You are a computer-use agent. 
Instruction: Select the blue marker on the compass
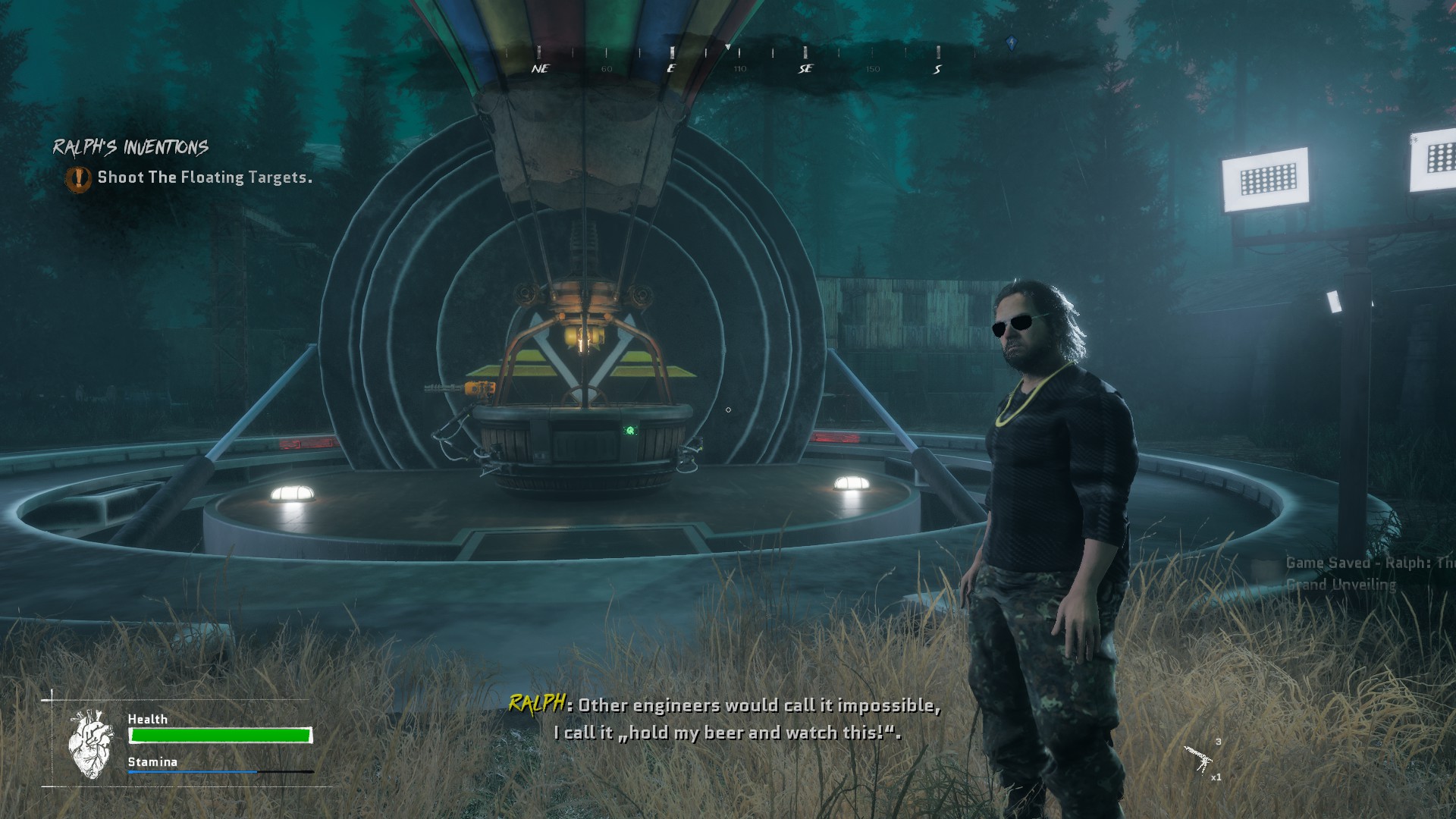[1011, 42]
